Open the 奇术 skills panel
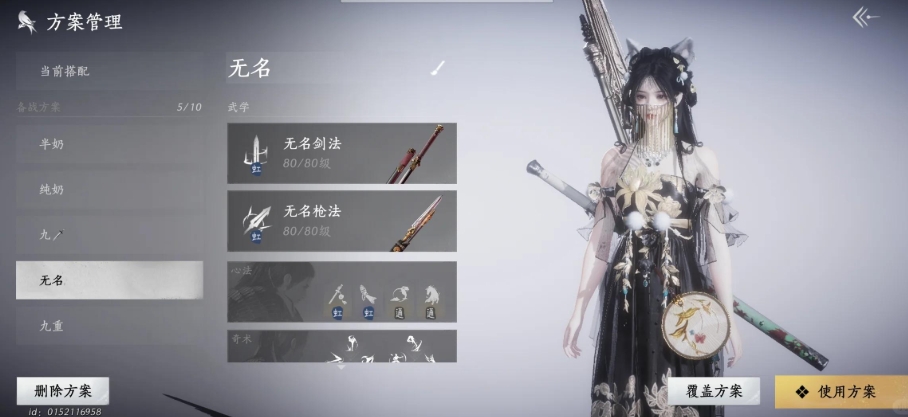The width and height of the screenshot is (908, 417). click(x=341, y=346)
